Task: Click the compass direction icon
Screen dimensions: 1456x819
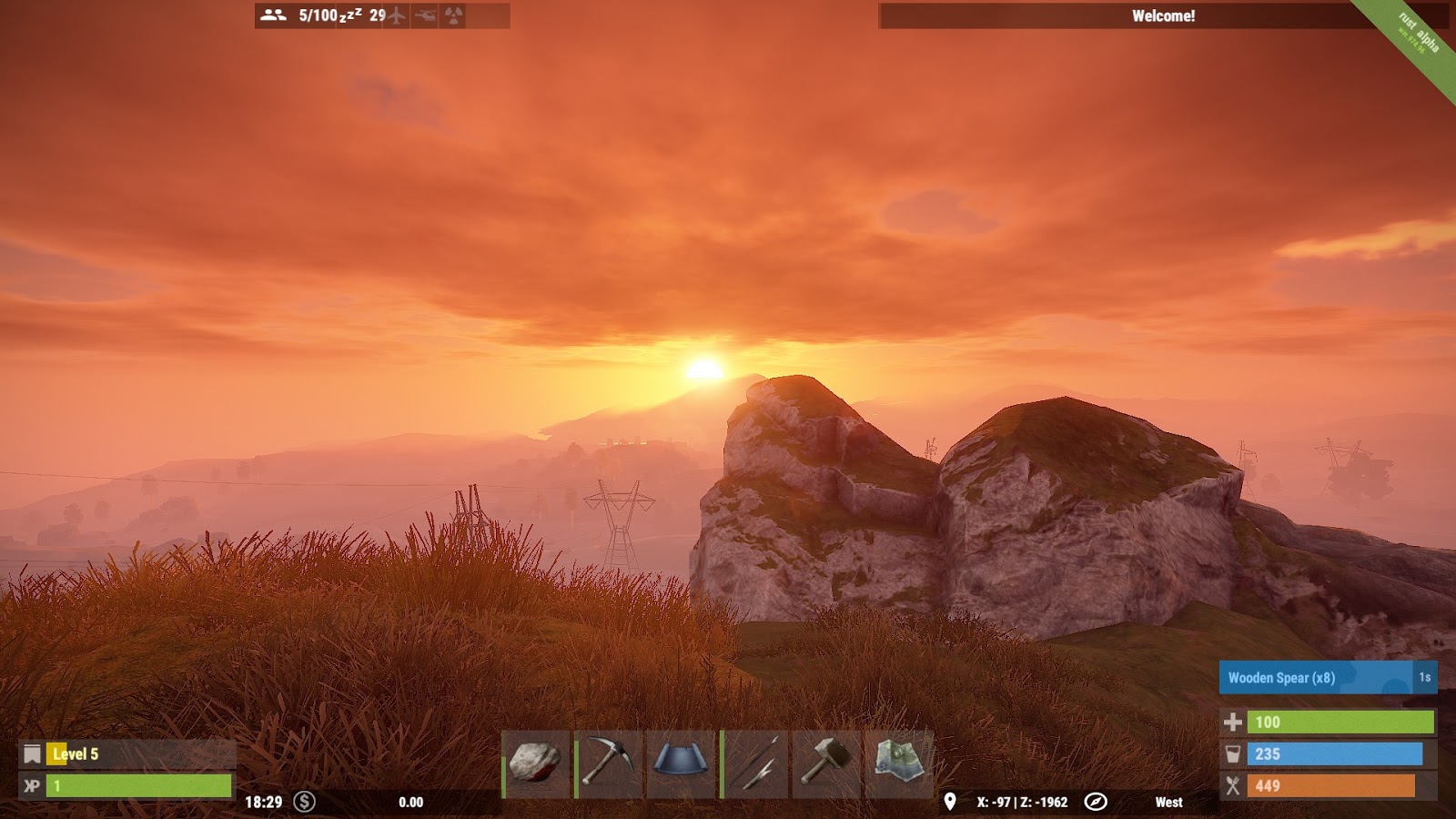Action: [x=1096, y=802]
